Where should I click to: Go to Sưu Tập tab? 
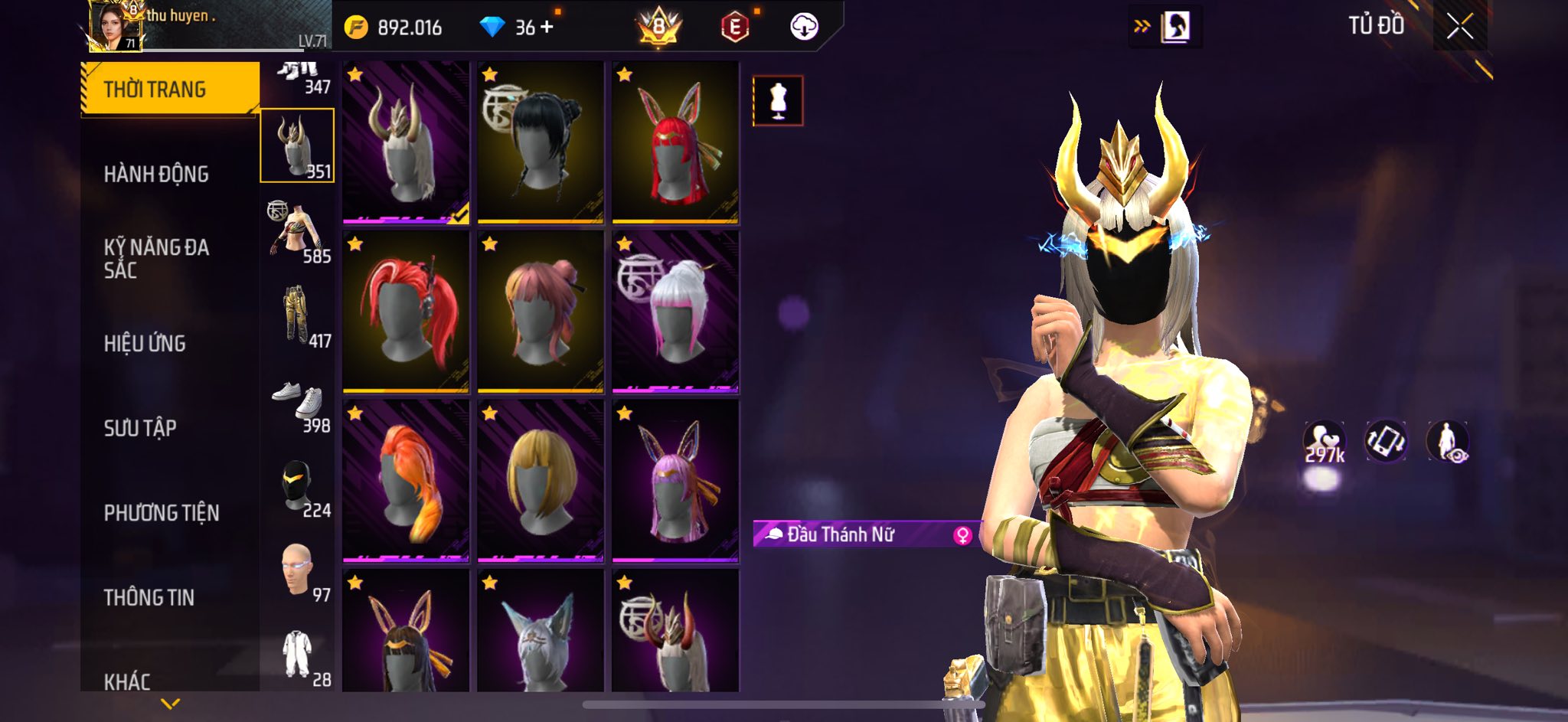point(140,428)
